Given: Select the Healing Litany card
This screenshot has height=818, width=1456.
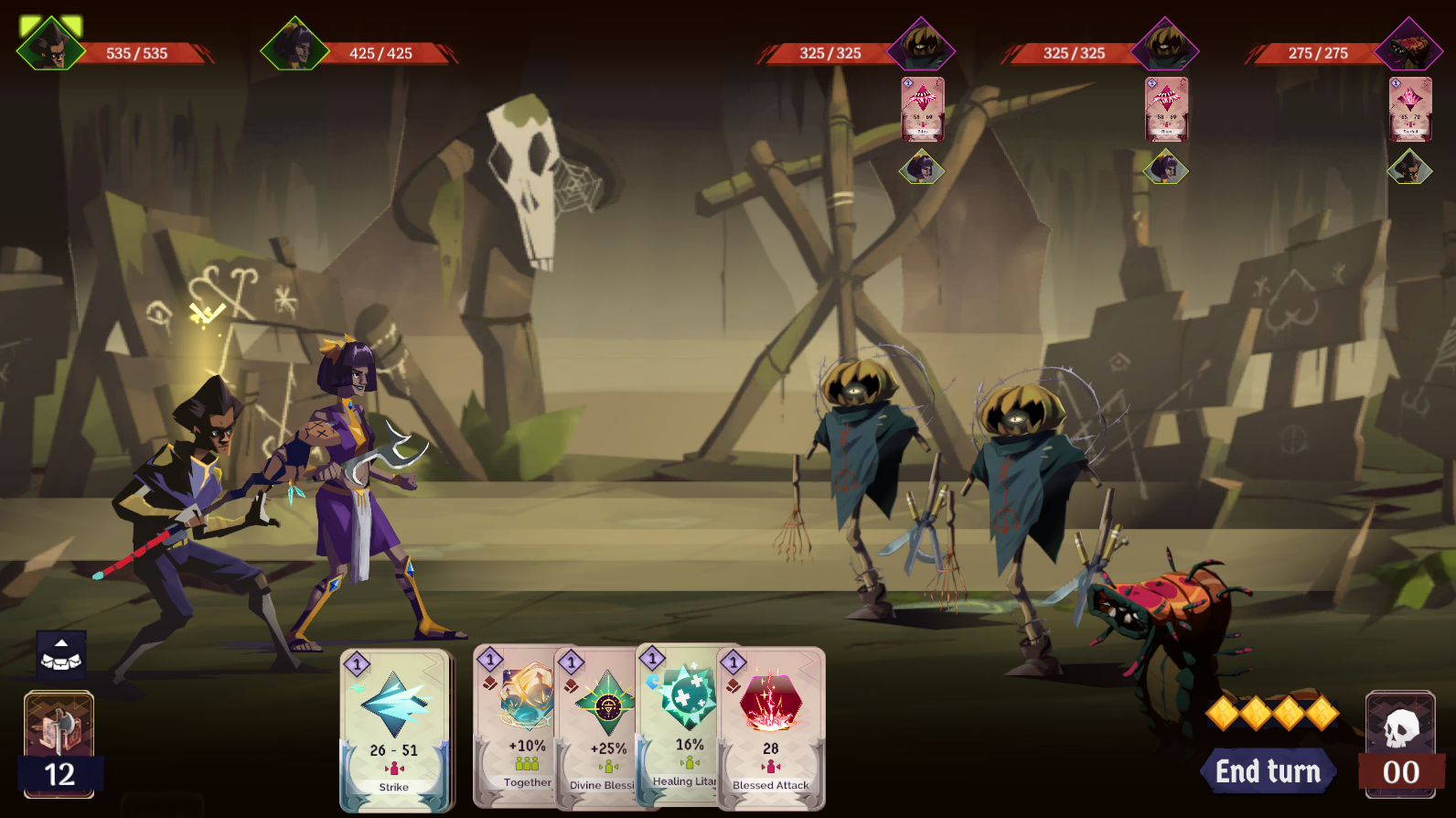Looking at the screenshot, I should click(x=683, y=728).
